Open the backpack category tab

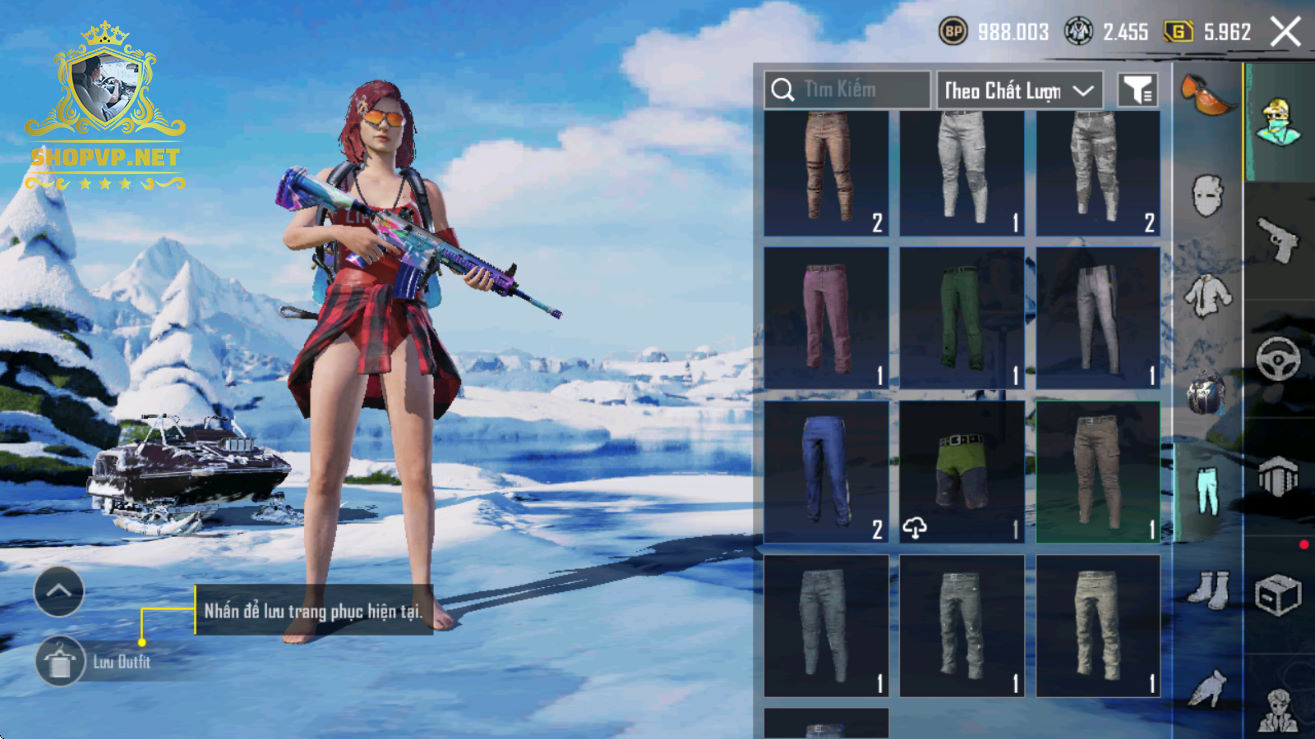(x=1207, y=393)
